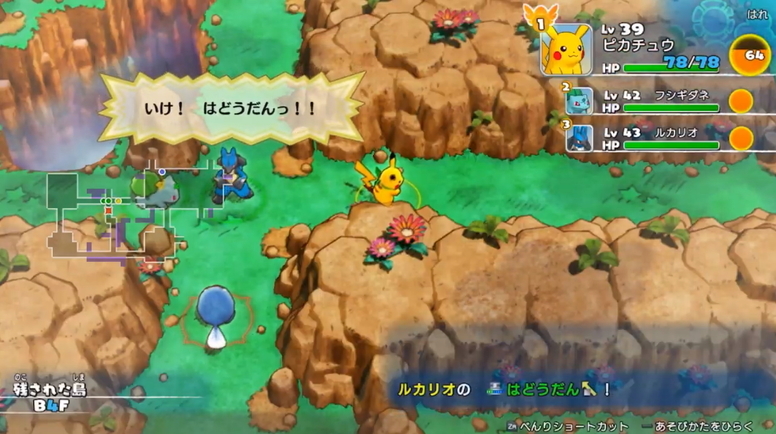Select the Bulbasaur party member portrait
The height and width of the screenshot is (434, 776).
pyautogui.click(x=580, y=101)
